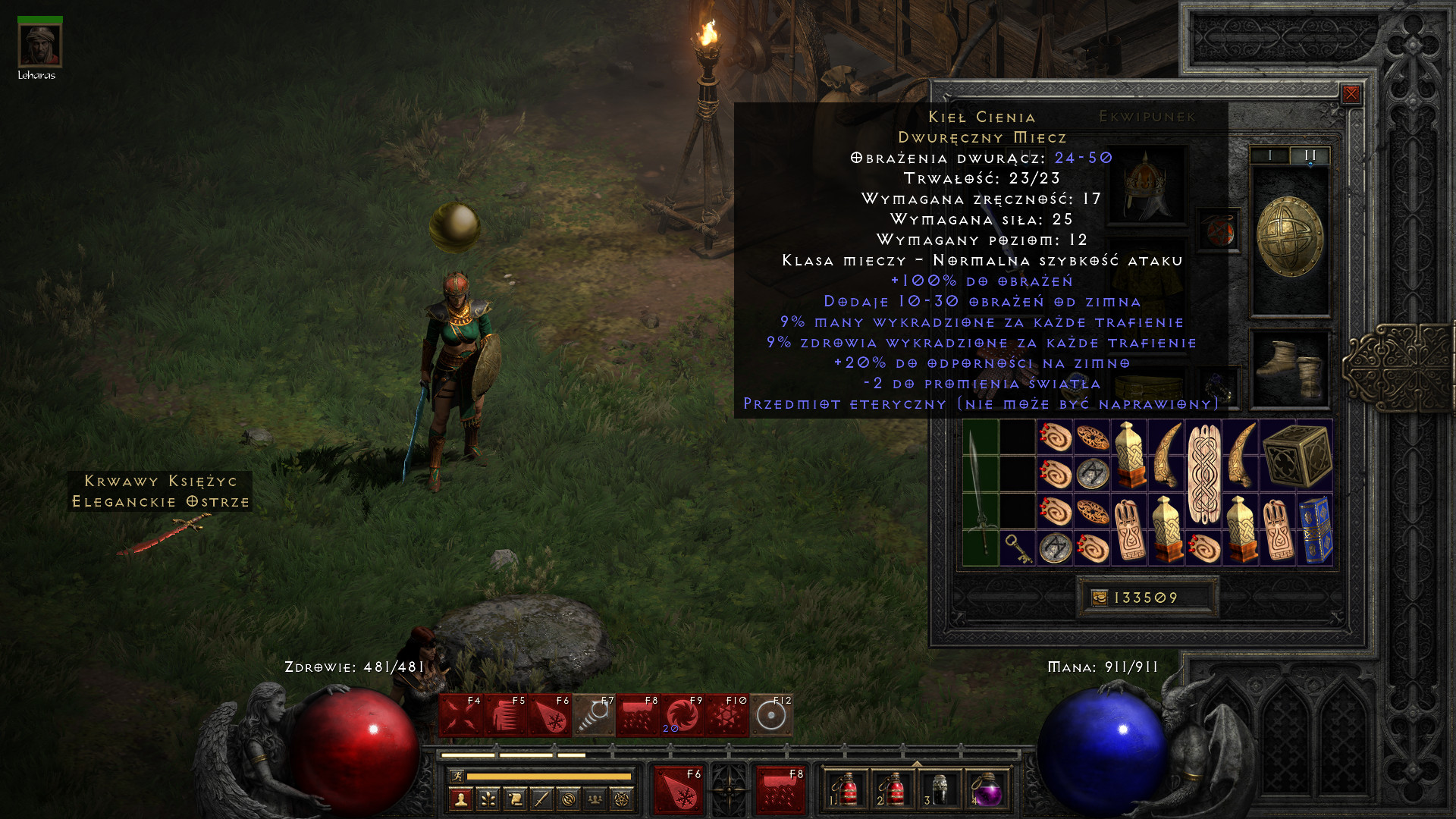The image size is (1456, 819).
Task: Select the blue tome in inventory
Action: point(1315,529)
